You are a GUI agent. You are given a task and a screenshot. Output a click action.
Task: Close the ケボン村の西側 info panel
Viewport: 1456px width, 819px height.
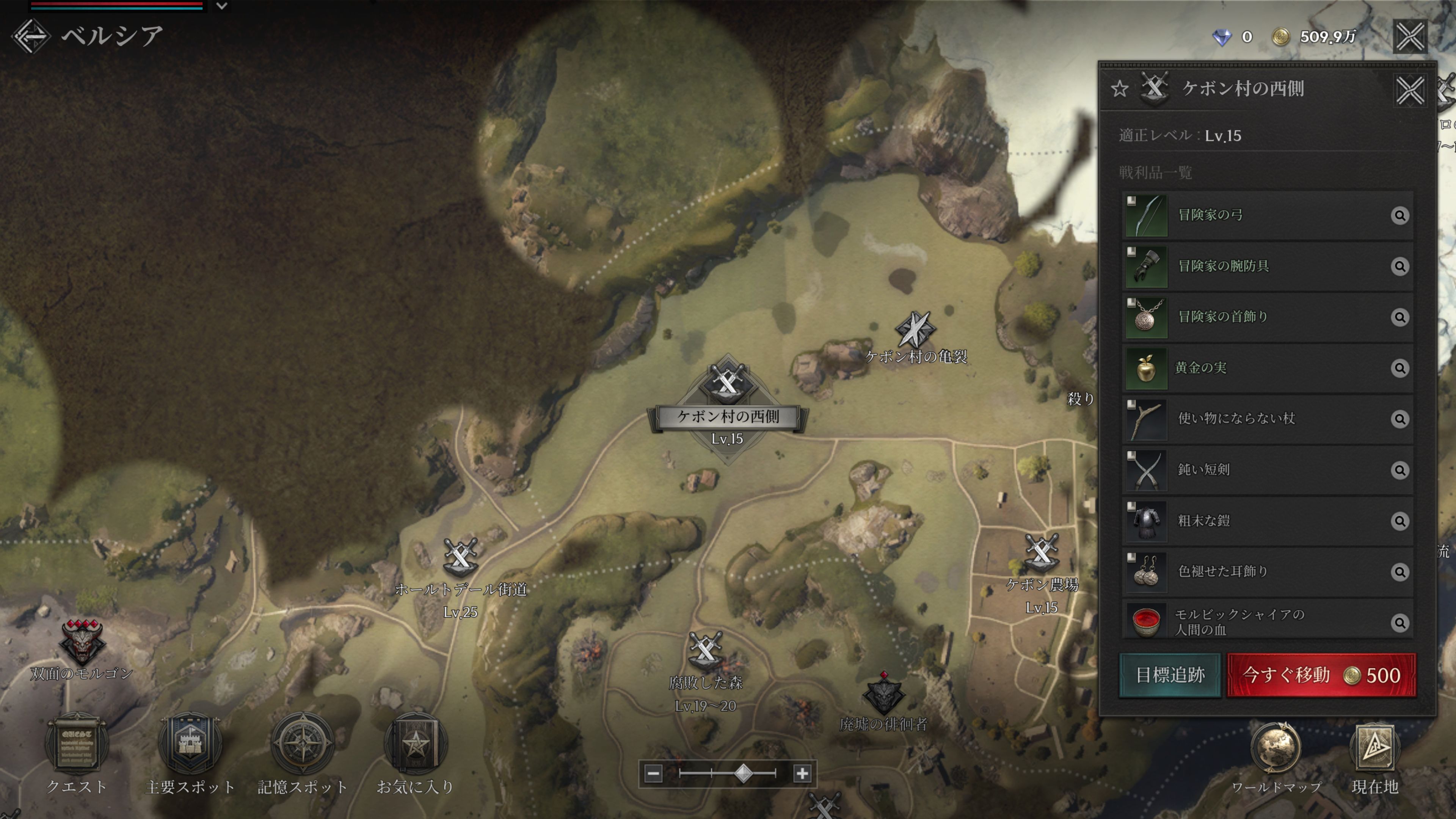(x=1410, y=90)
